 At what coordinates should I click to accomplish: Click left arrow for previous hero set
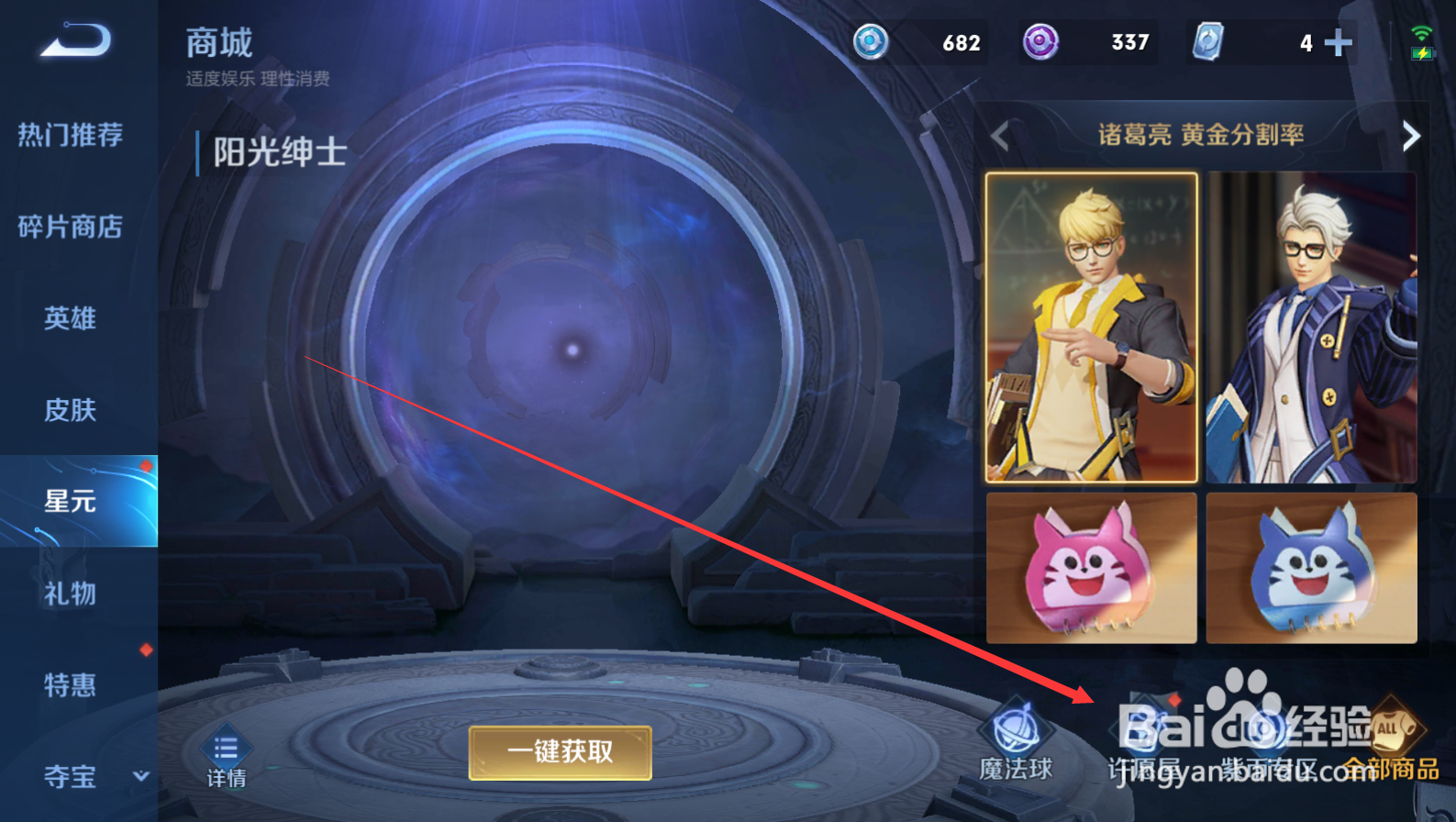[x=1000, y=136]
